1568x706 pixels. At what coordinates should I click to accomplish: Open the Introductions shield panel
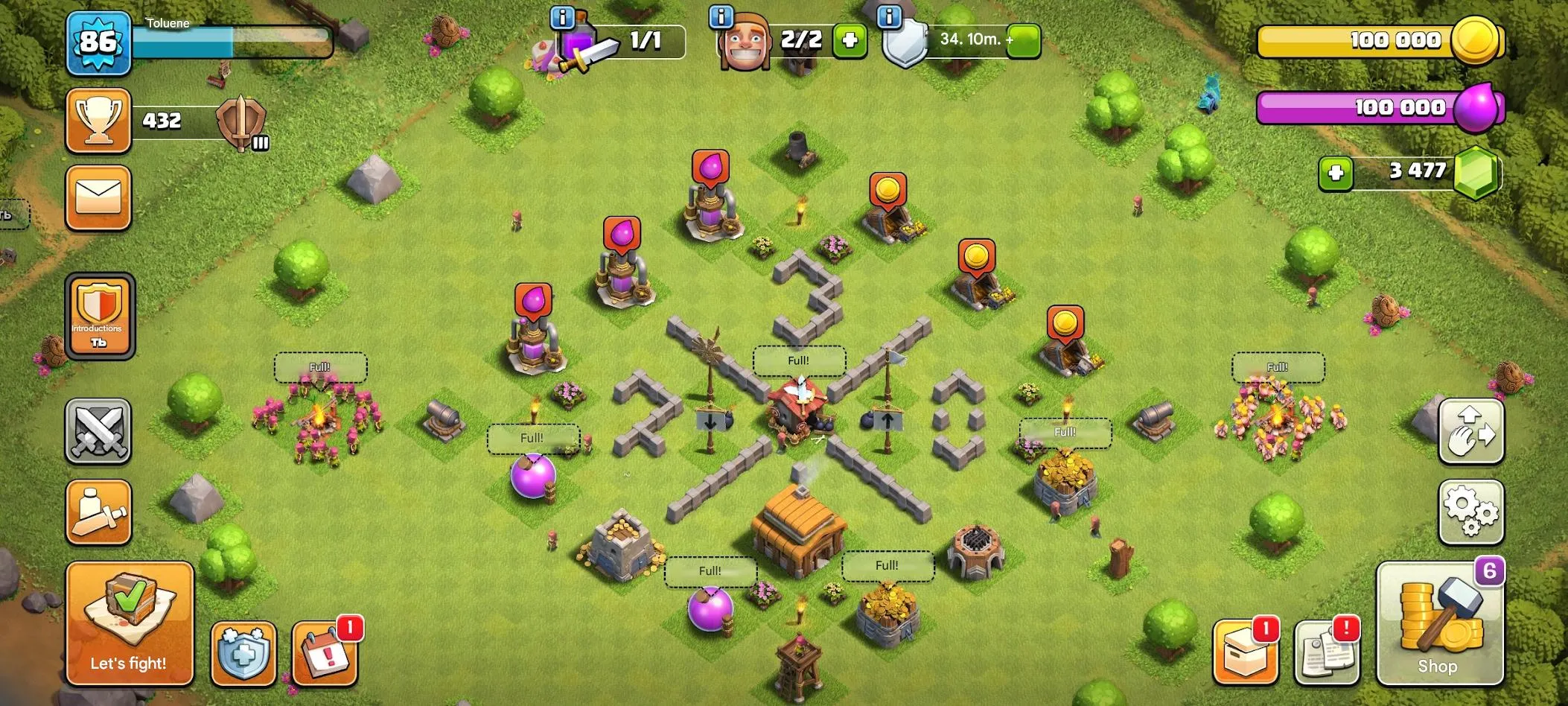click(x=99, y=316)
